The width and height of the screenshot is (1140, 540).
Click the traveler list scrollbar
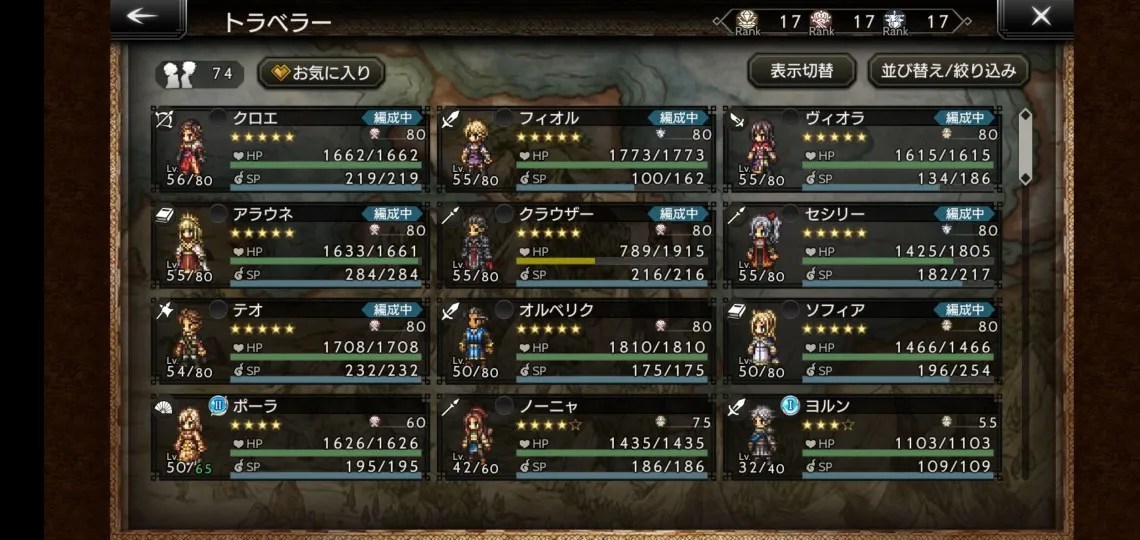(x=1024, y=147)
